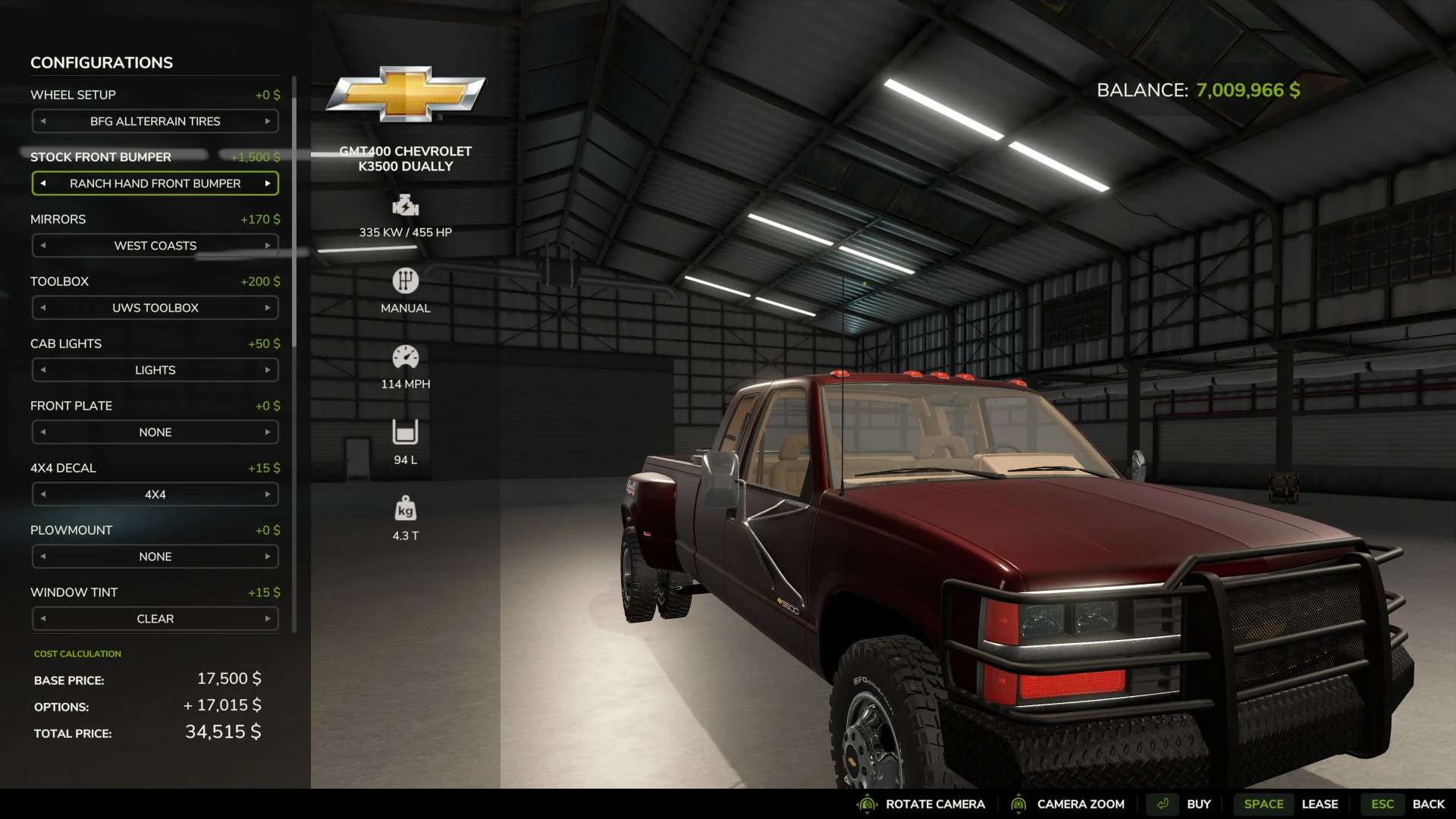Select previous Plowmount option

point(43,557)
